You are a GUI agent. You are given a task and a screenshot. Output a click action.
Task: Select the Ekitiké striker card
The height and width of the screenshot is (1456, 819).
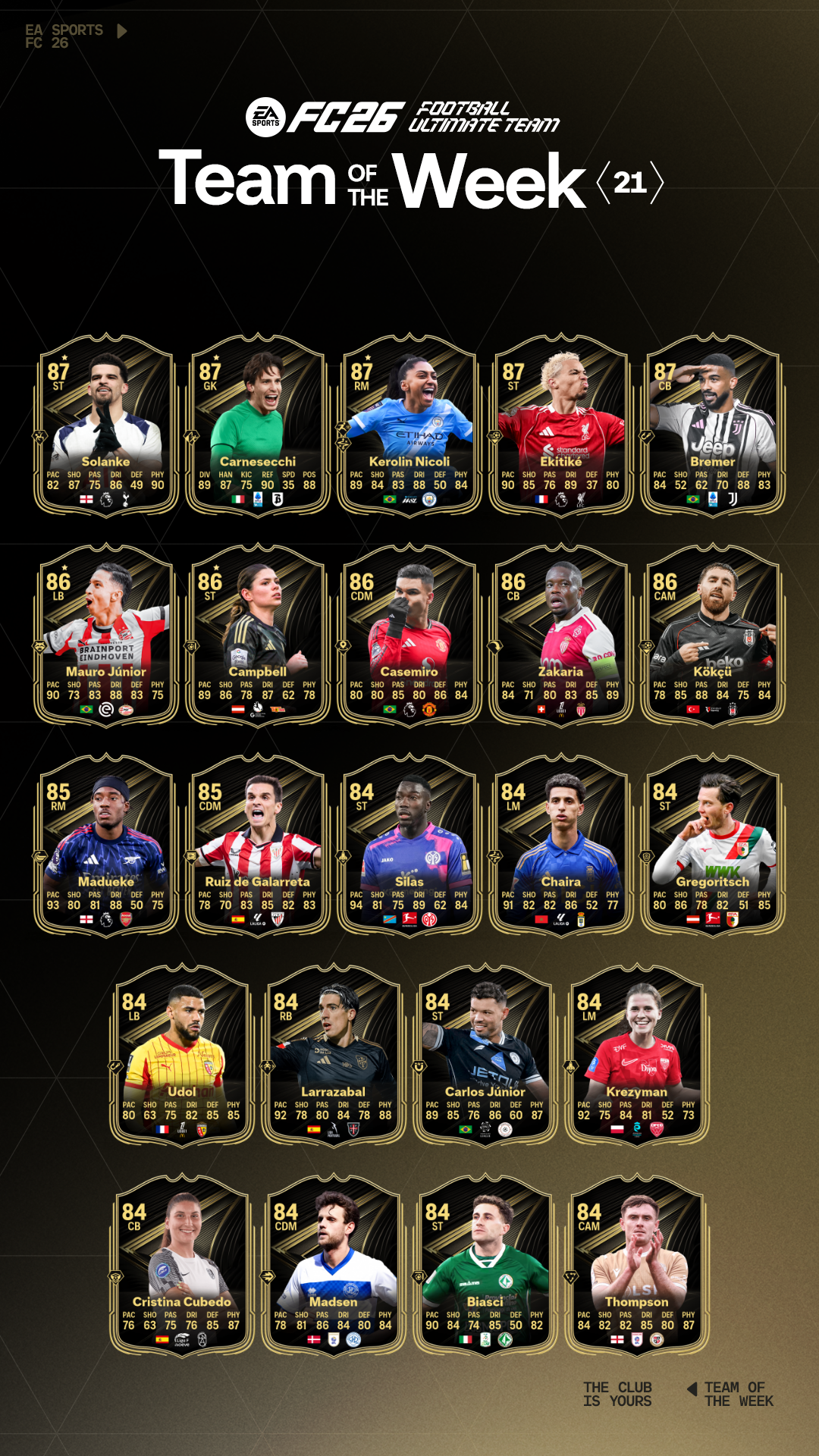point(561,425)
